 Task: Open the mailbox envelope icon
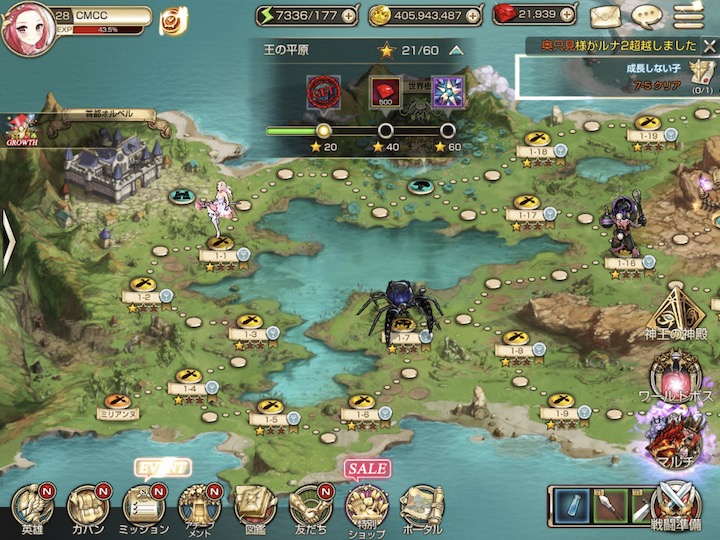[605, 16]
